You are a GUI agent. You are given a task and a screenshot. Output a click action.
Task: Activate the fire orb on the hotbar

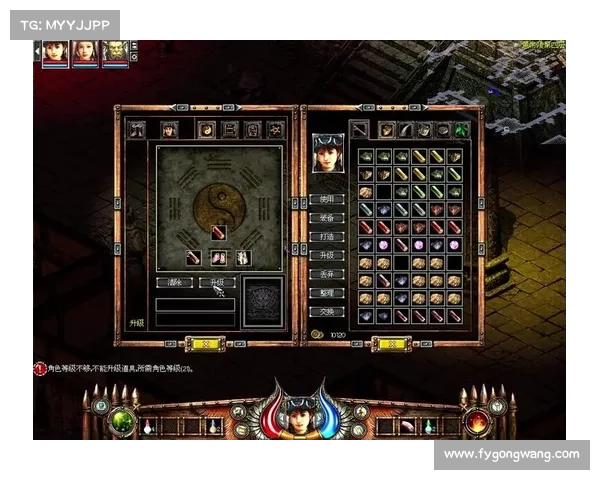(476, 420)
